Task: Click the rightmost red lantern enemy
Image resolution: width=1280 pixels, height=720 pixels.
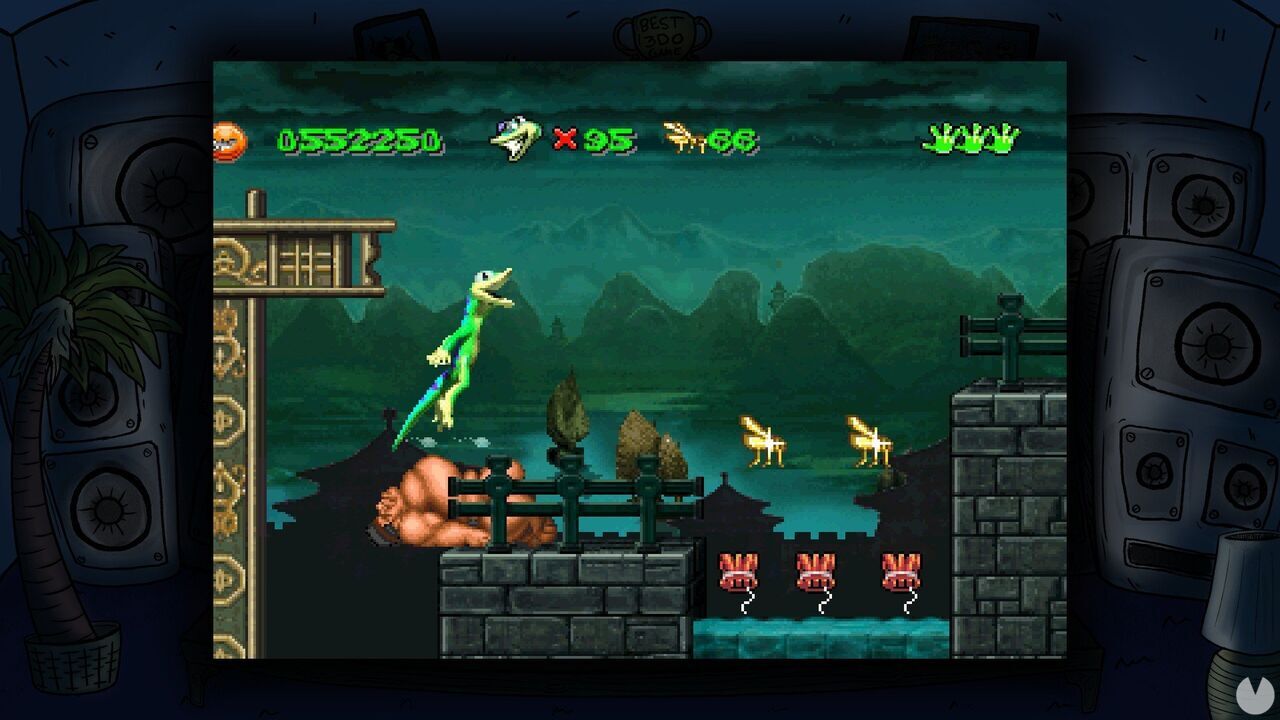Action: point(899,570)
